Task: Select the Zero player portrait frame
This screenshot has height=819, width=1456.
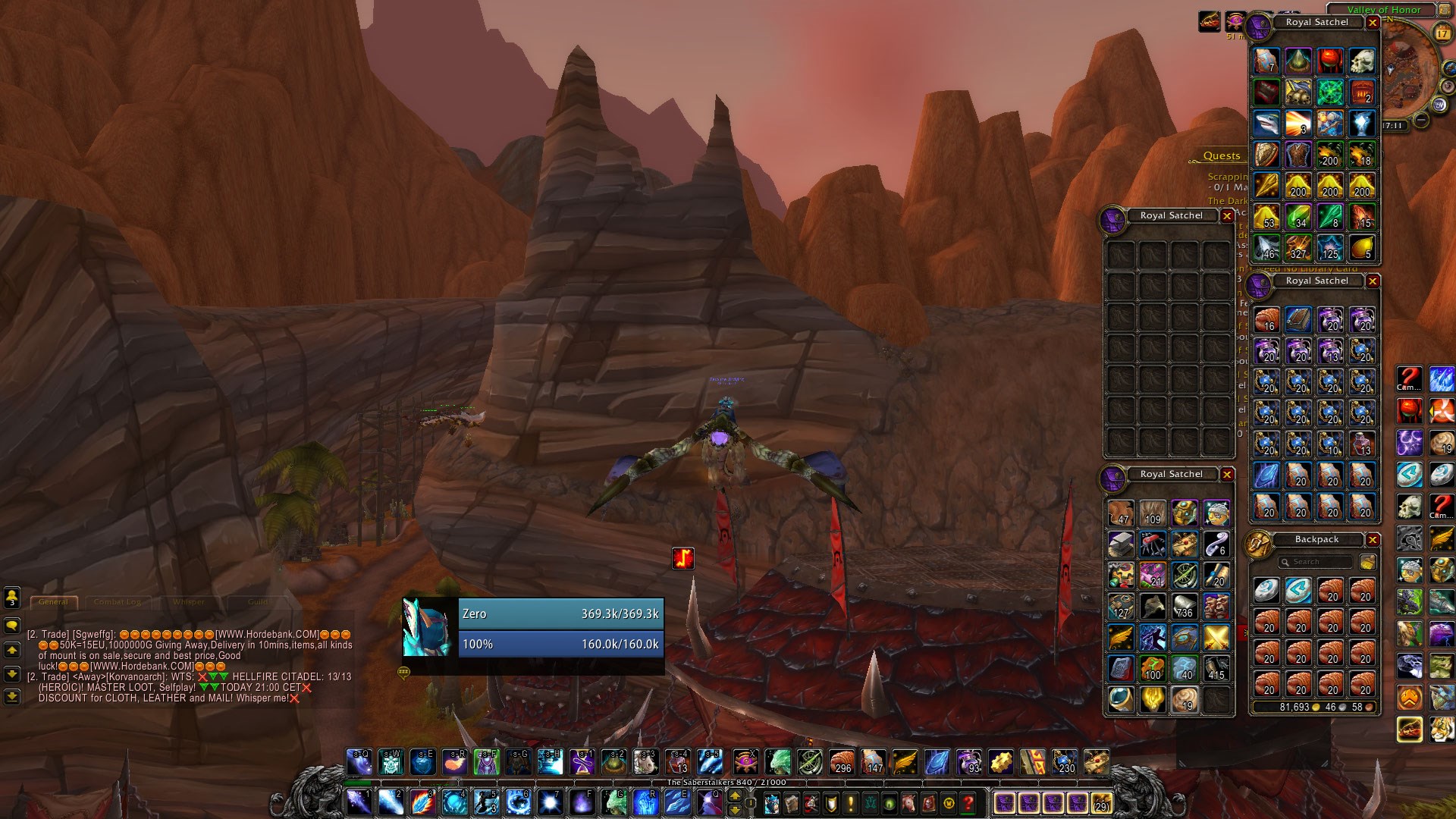Action: point(428,628)
